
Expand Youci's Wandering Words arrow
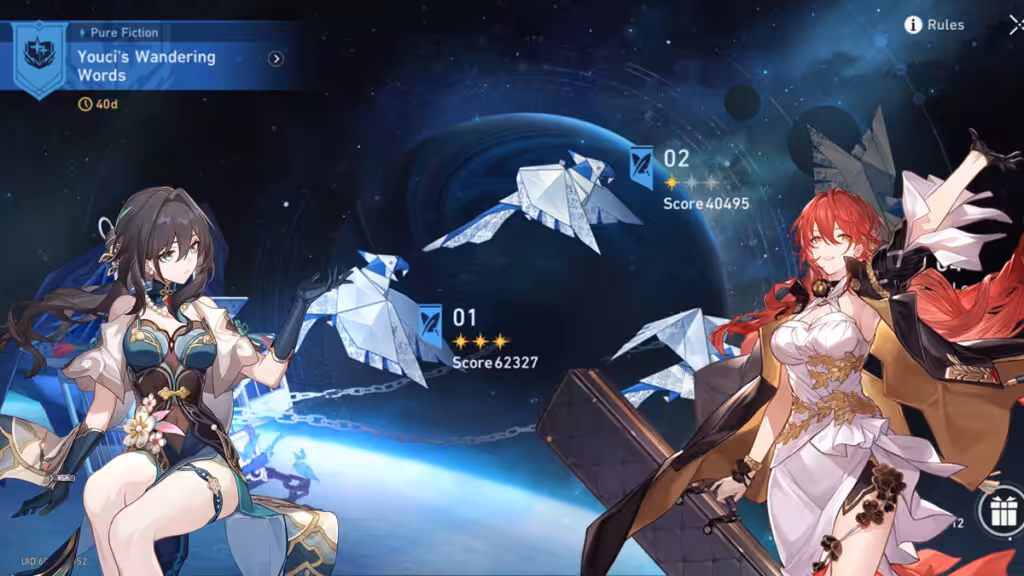(x=276, y=59)
